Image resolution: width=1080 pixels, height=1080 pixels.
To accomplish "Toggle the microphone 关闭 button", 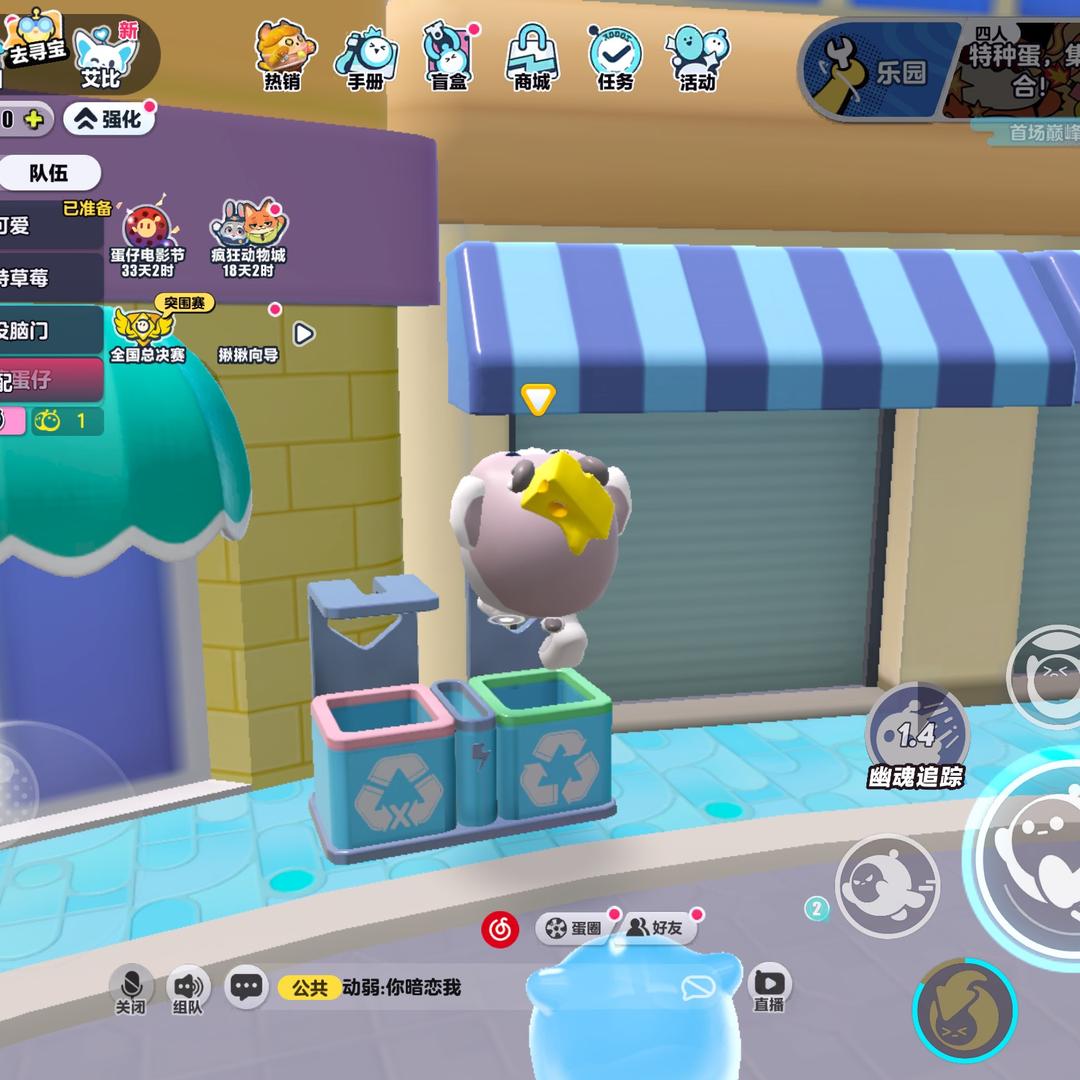I will [x=131, y=988].
